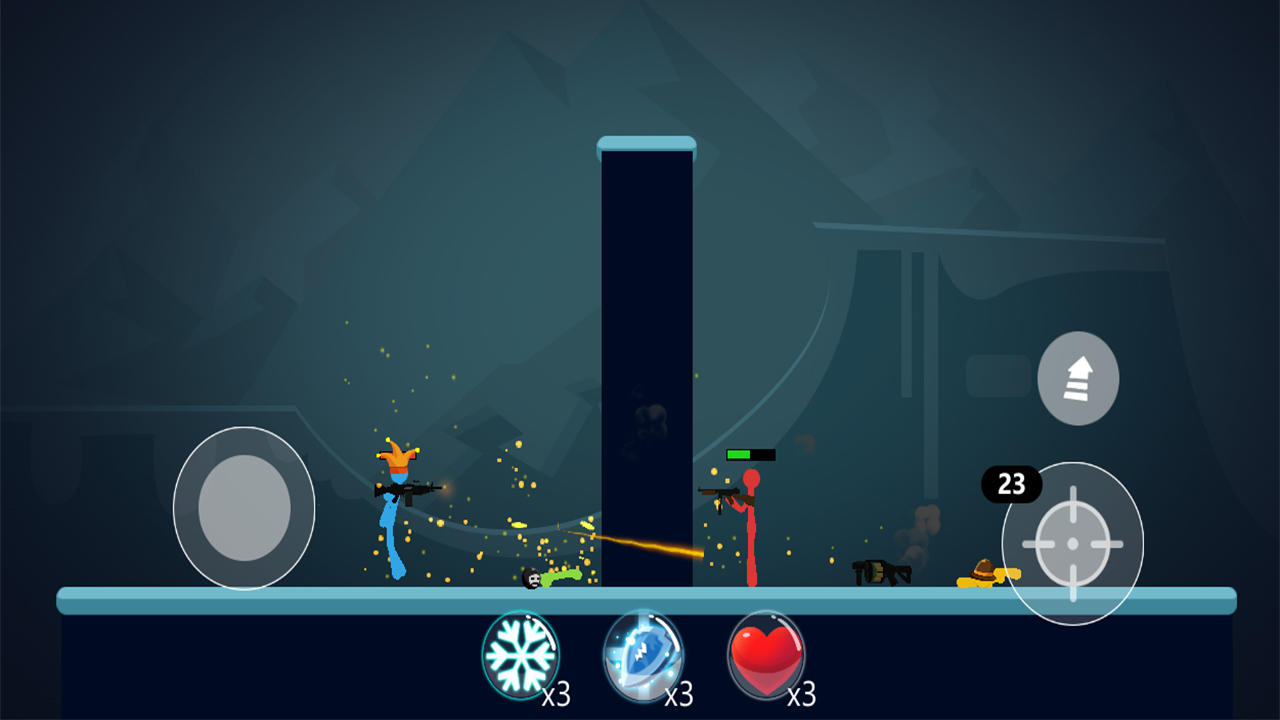Image resolution: width=1280 pixels, height=720 pixels.
Task: Activate the snowflake freeze power-up
Action: pyautogui.click(x=520, y=655)
